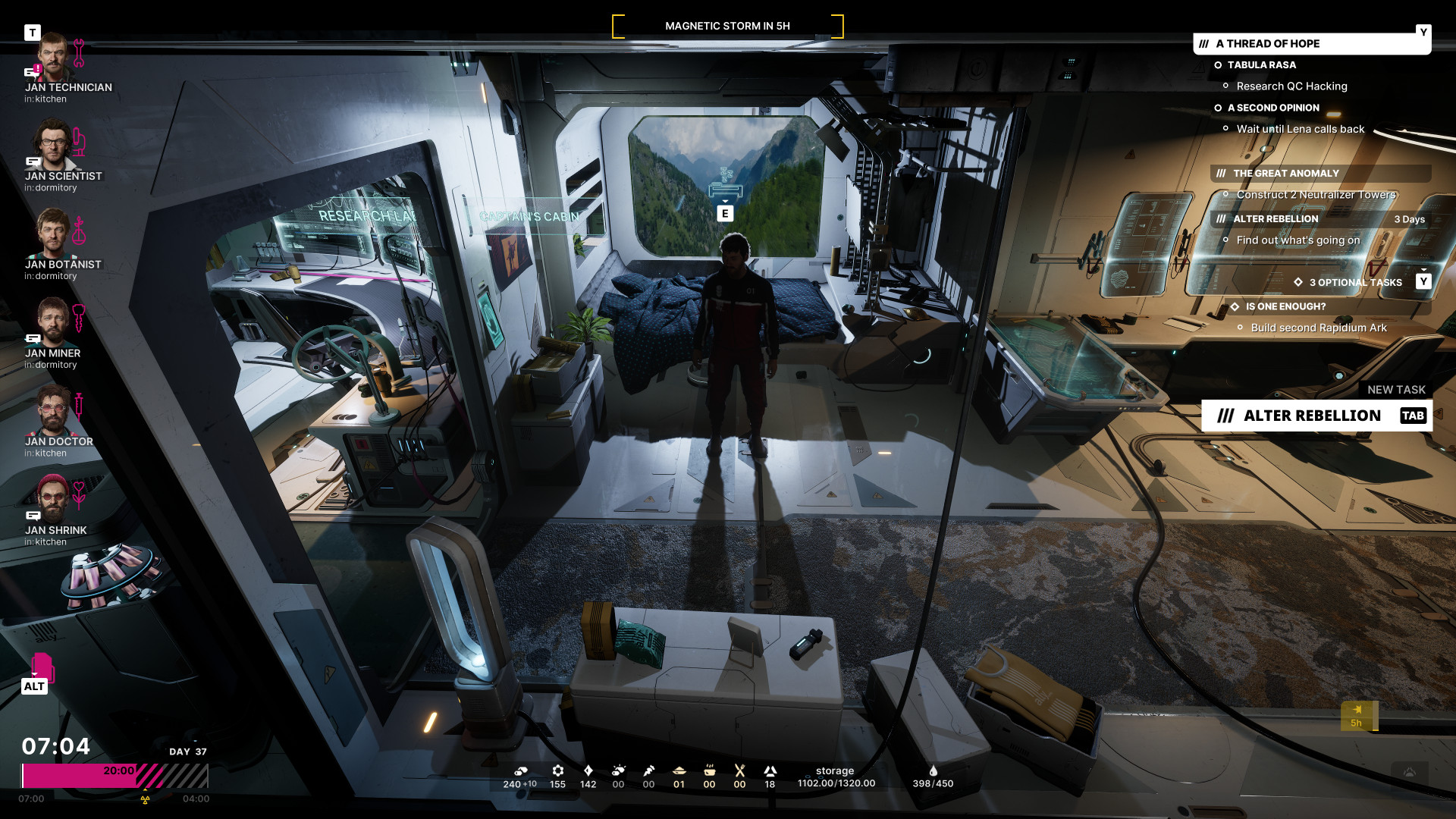Click the bed interaction icon above Jan
The image size is (1456, 819).
[726, 187]
